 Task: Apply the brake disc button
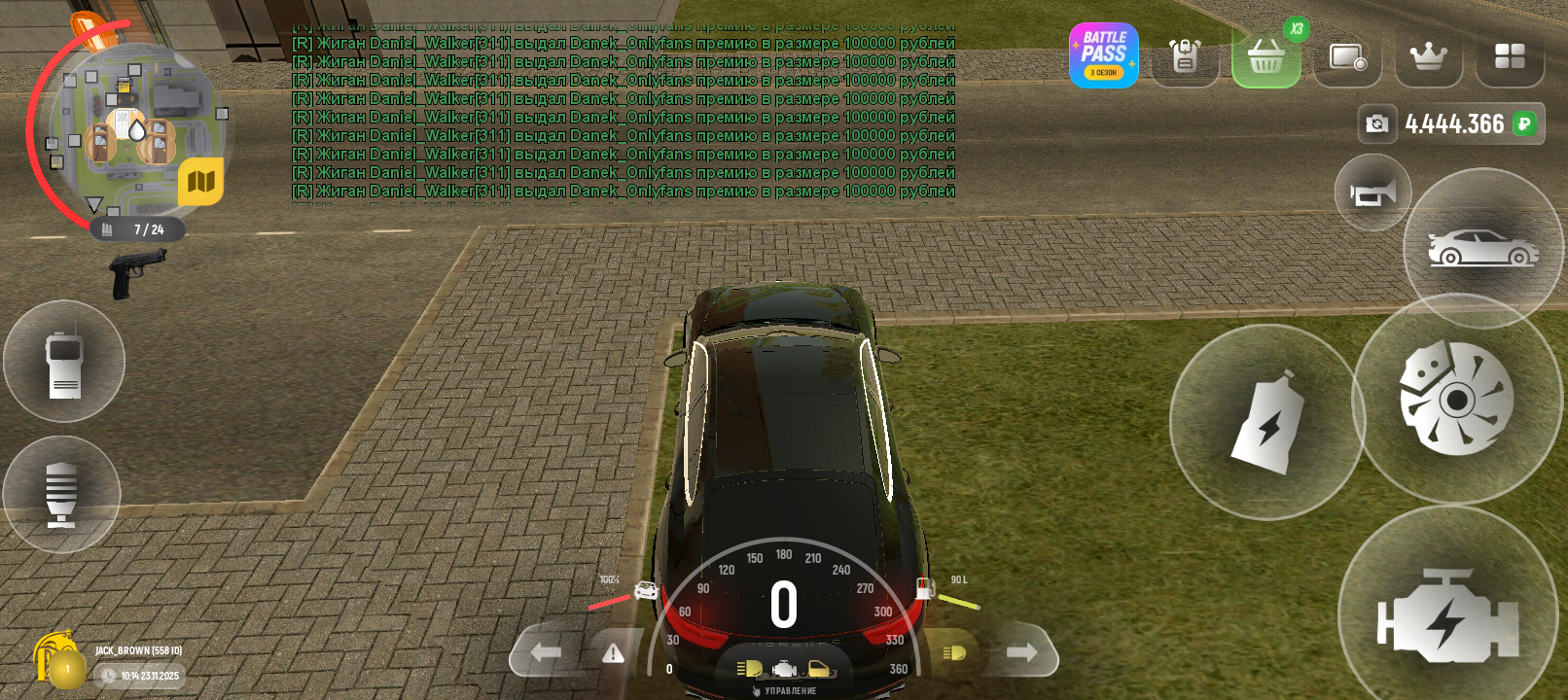[1456, 399]
